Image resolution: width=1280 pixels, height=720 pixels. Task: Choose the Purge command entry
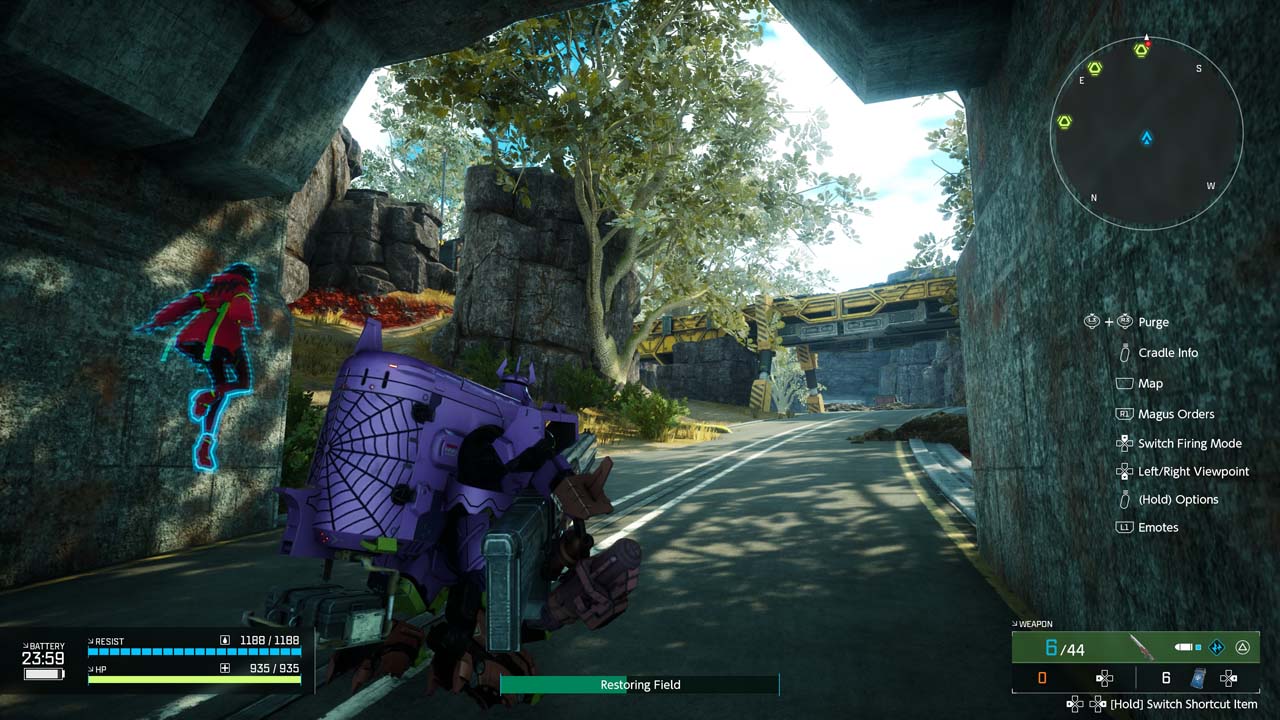[1153, 322]
